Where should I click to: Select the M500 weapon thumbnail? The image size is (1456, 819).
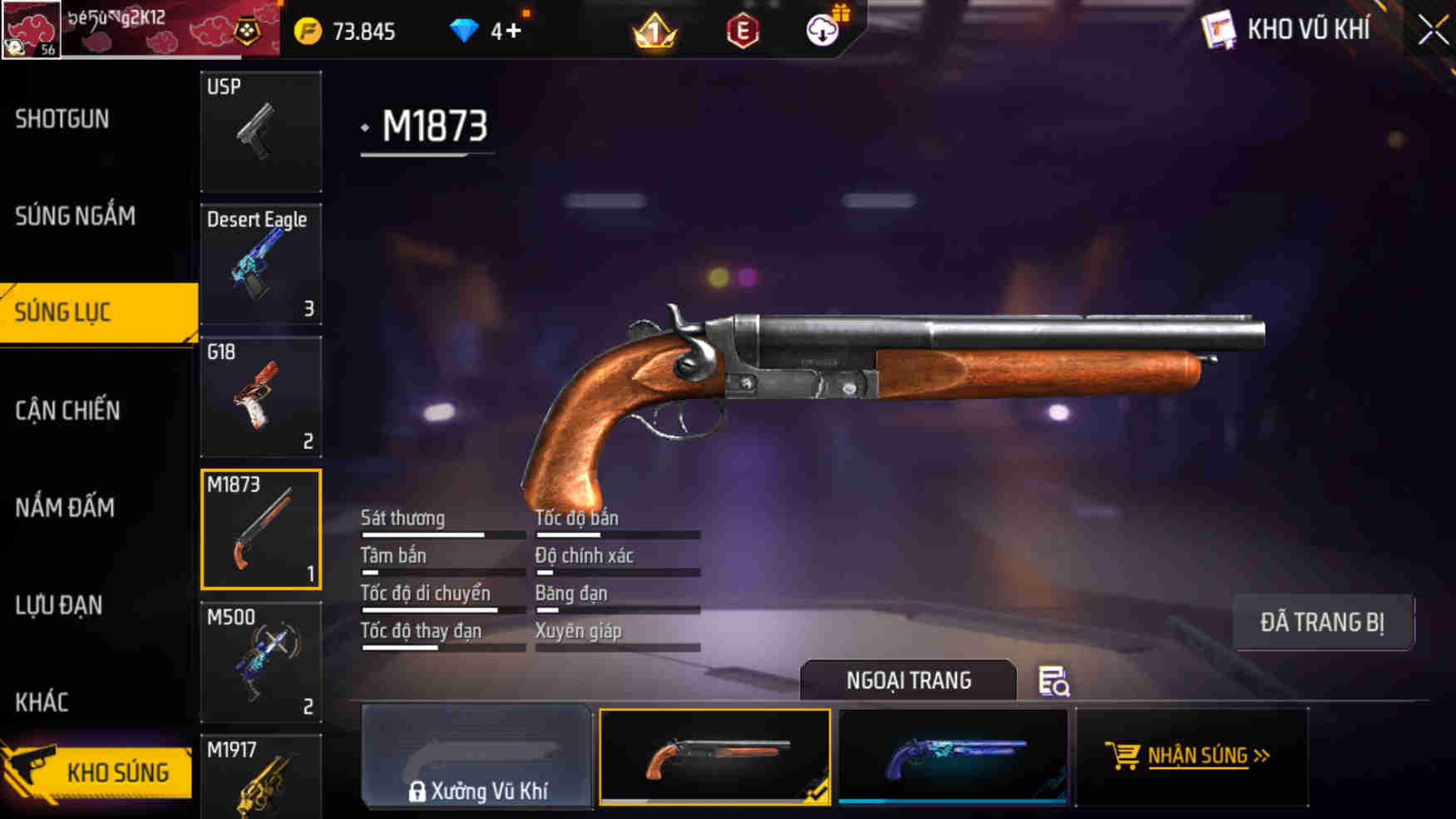pyautogui.click(x=260, y=661)
